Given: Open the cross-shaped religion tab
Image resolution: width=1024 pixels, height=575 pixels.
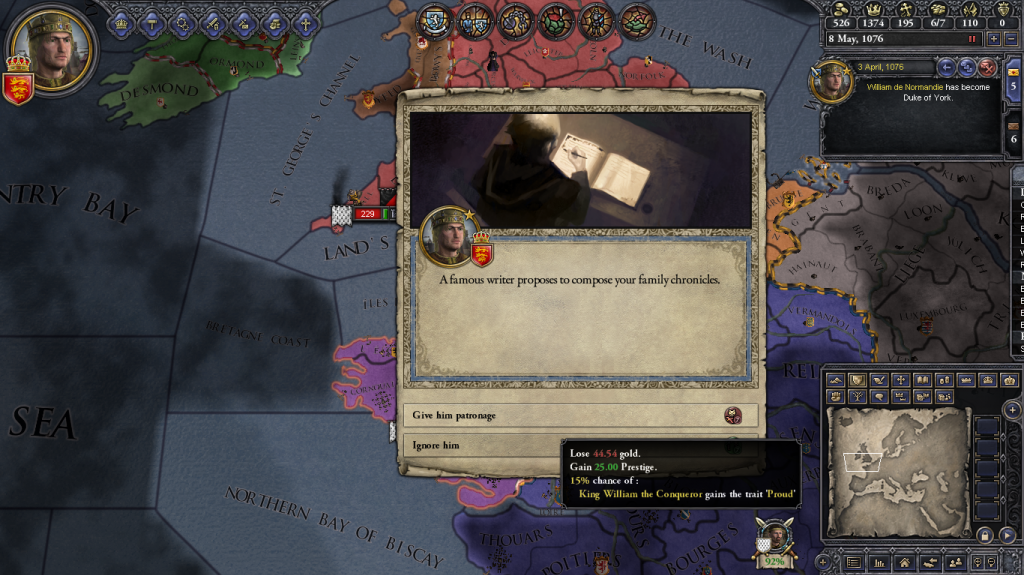Looking at the screenshot, I should coord(304,22).
